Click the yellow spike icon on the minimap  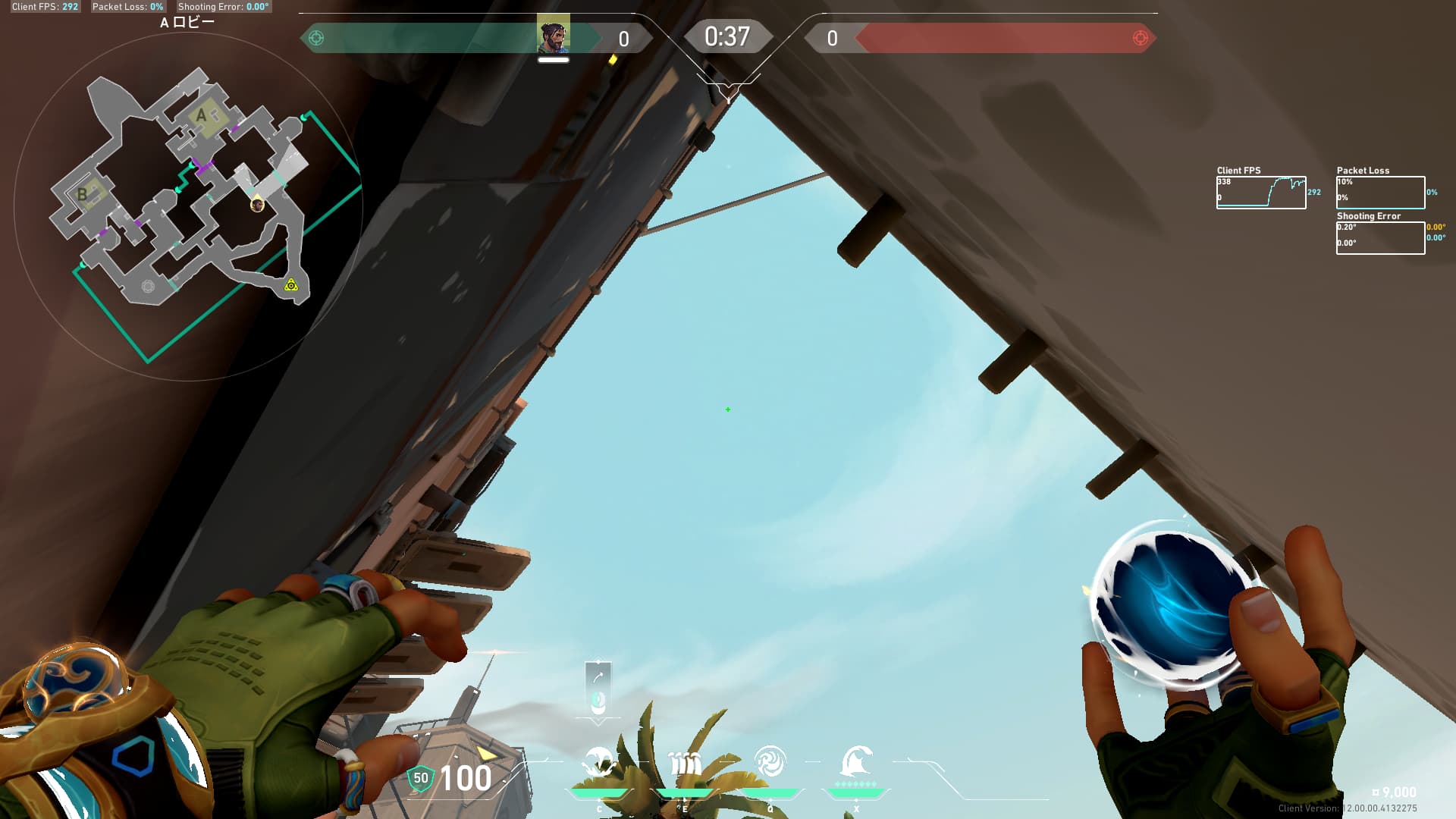pos(290,285)
